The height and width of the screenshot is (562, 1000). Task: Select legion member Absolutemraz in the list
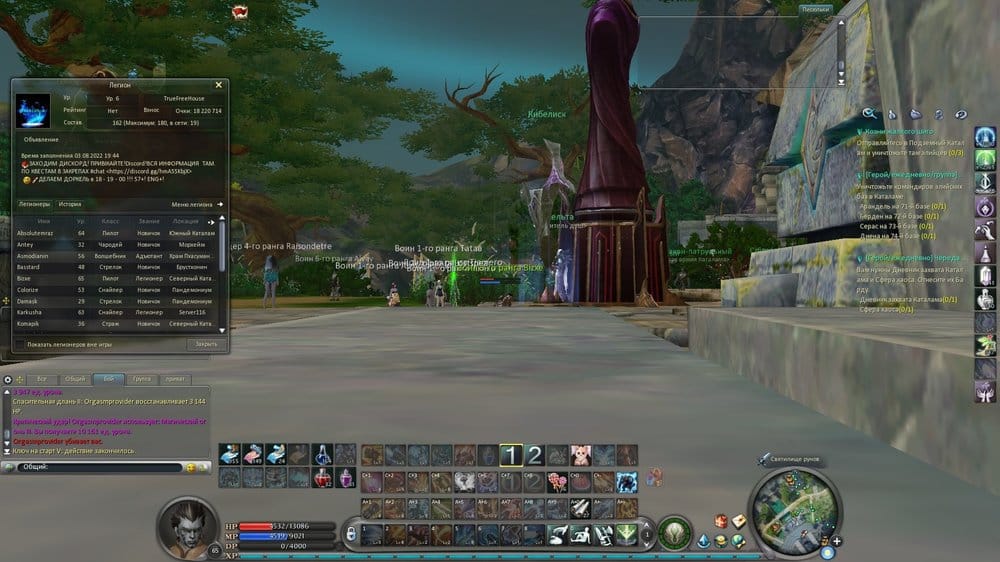(x=35, y=233)
